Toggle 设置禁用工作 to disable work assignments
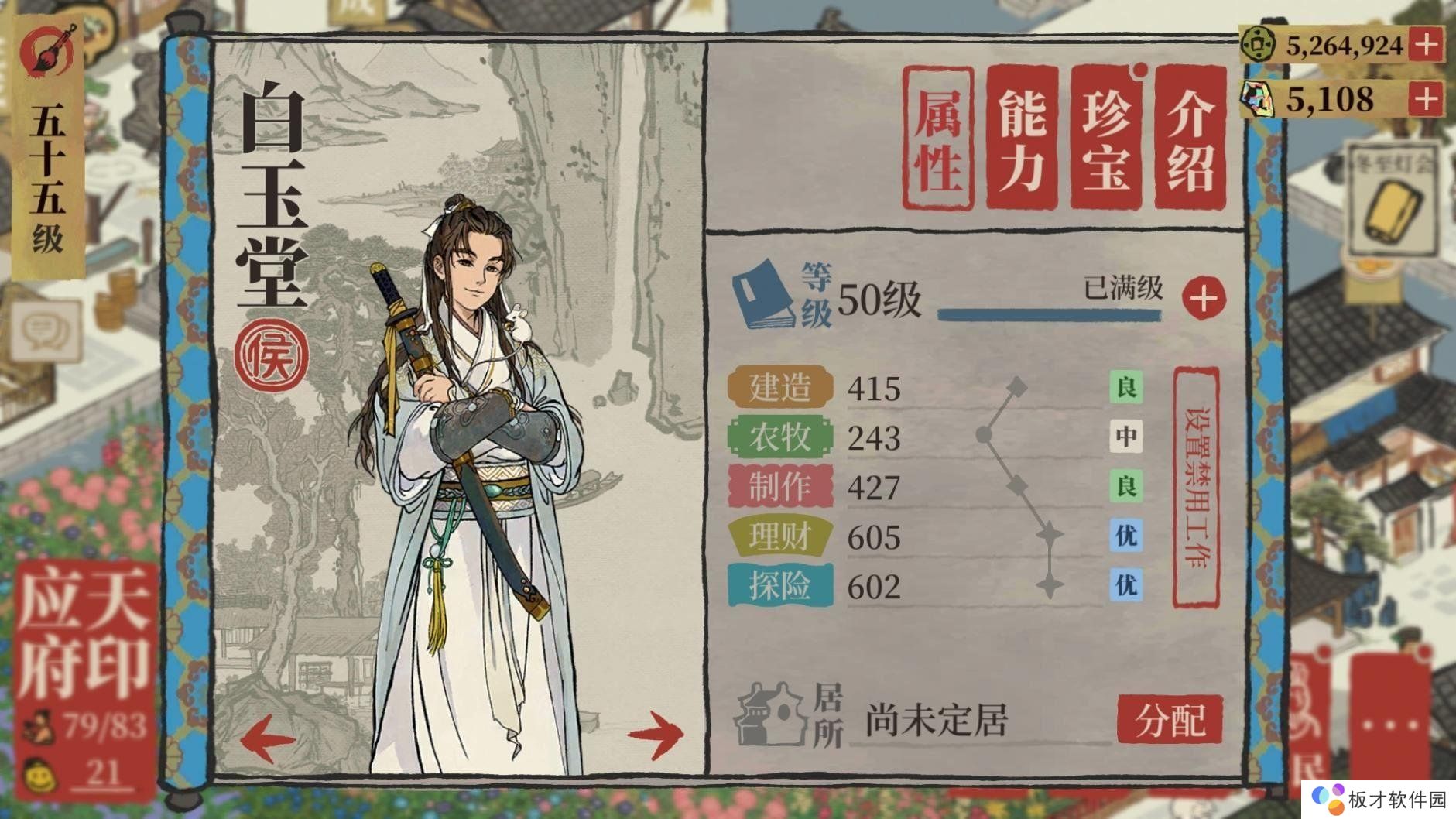The height and width of the screenshot is (819, 1456). click(x=1200, y=488)
